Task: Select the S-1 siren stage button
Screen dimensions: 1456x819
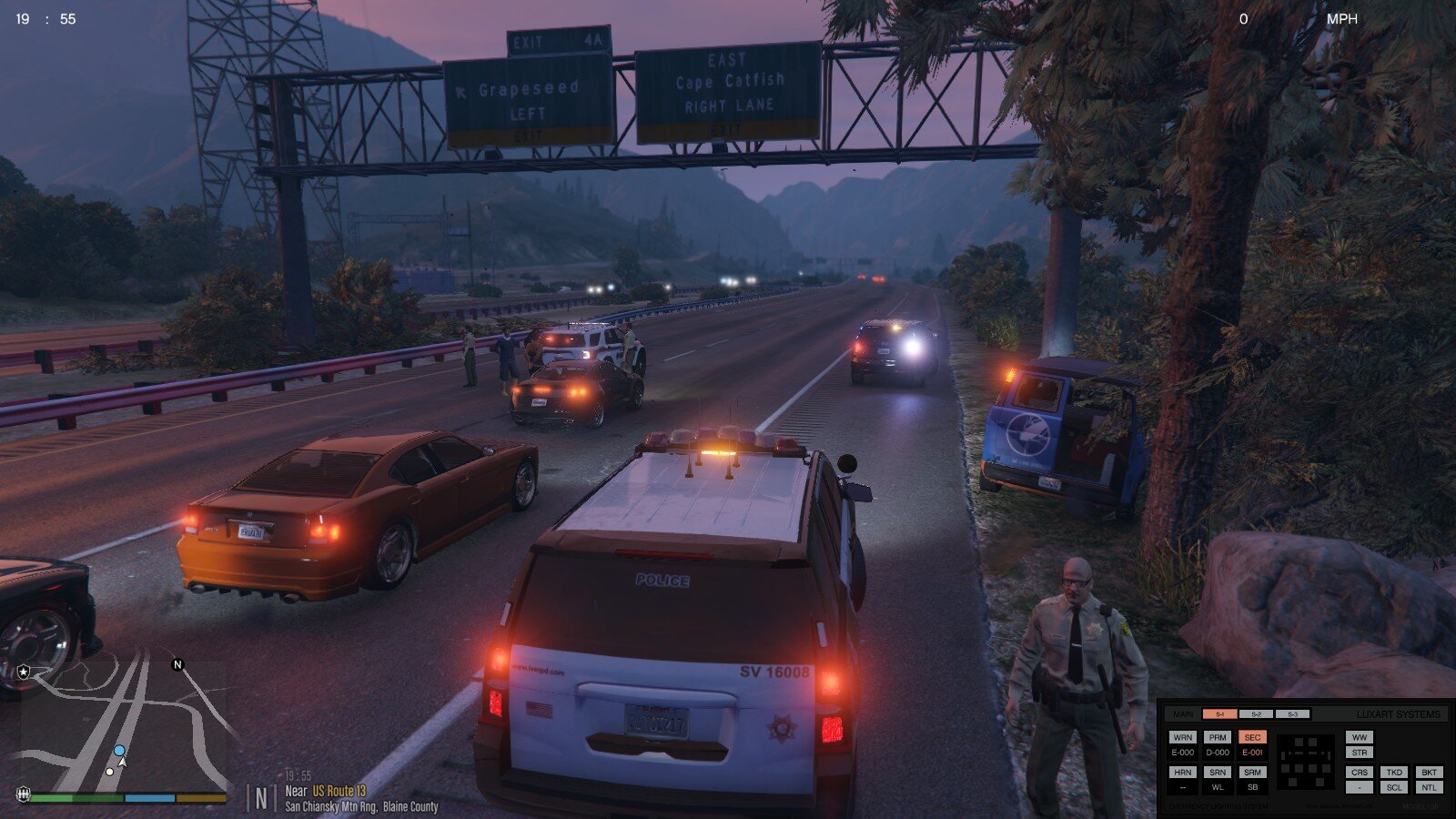Action: coord(1219,714)
